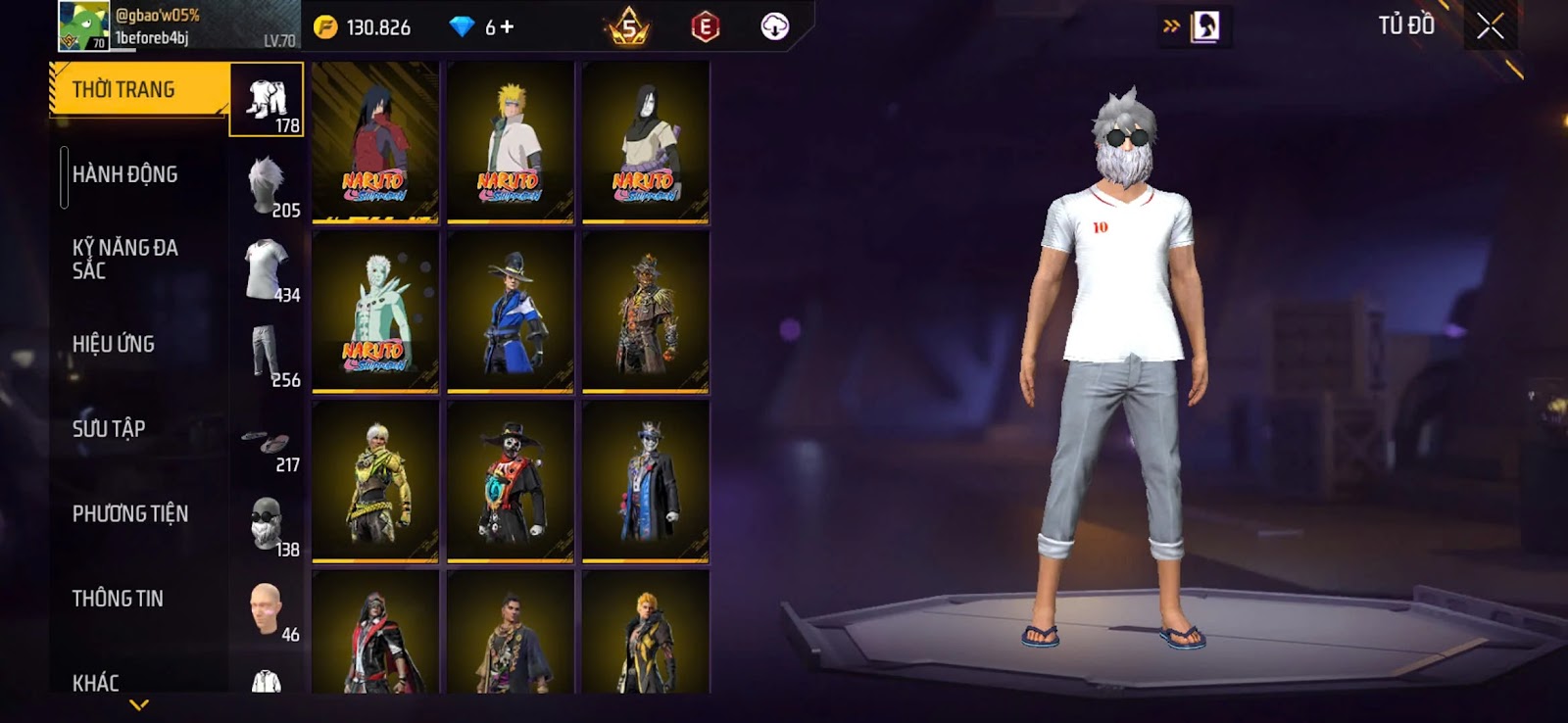Open the hair subcategory showing 205

(x=267, y=185)
